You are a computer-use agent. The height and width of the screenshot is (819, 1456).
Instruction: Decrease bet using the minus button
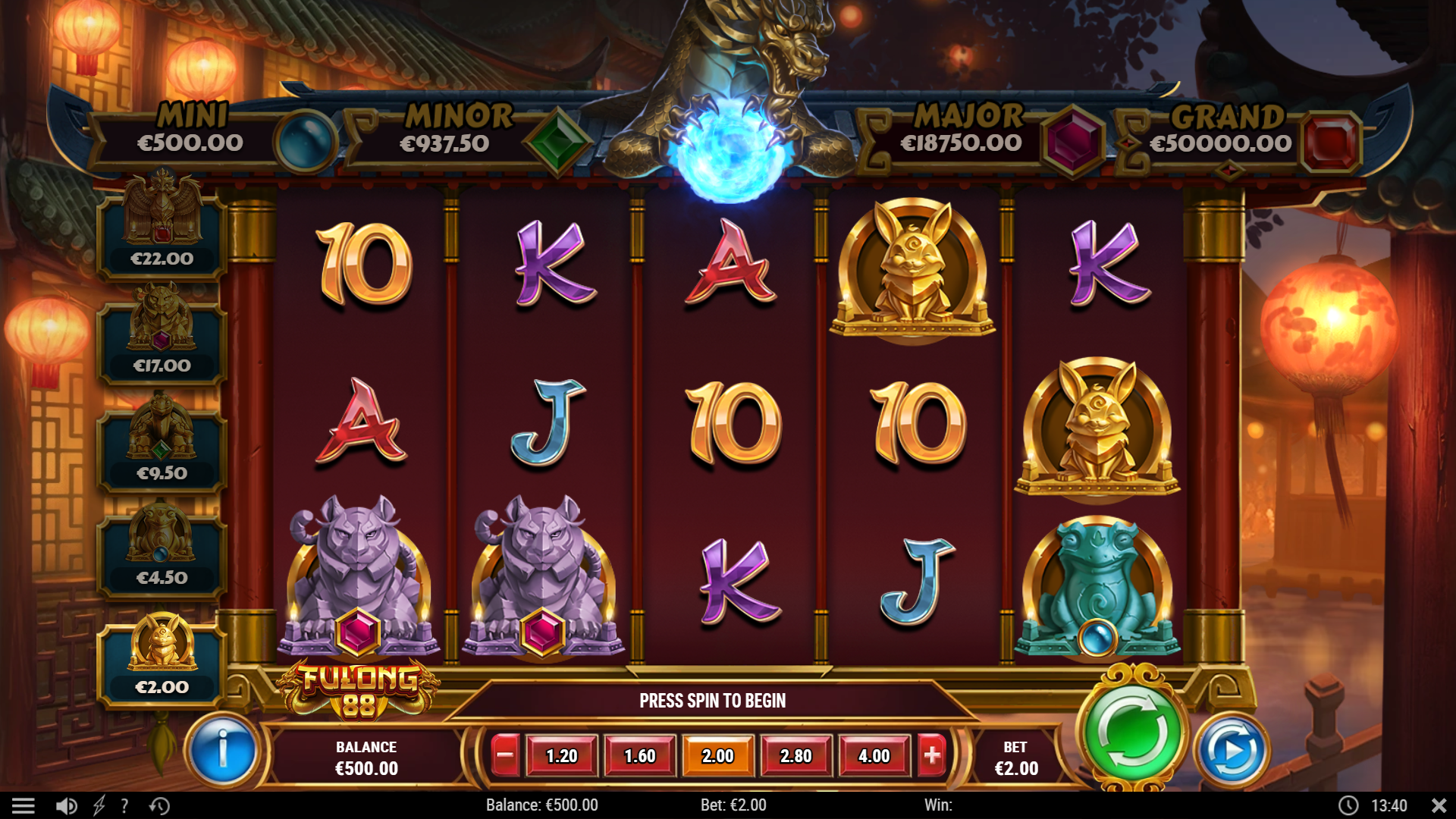(x=504, y=755)
